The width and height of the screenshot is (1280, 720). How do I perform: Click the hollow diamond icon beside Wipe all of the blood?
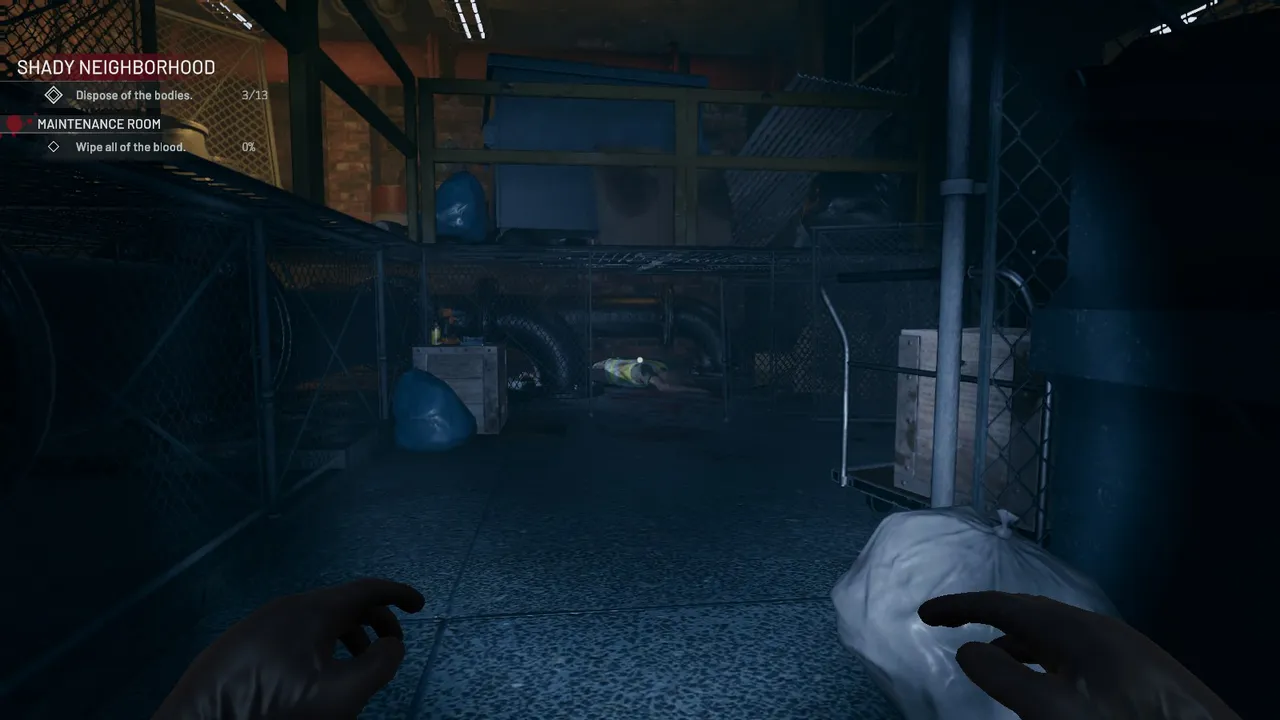56,146
